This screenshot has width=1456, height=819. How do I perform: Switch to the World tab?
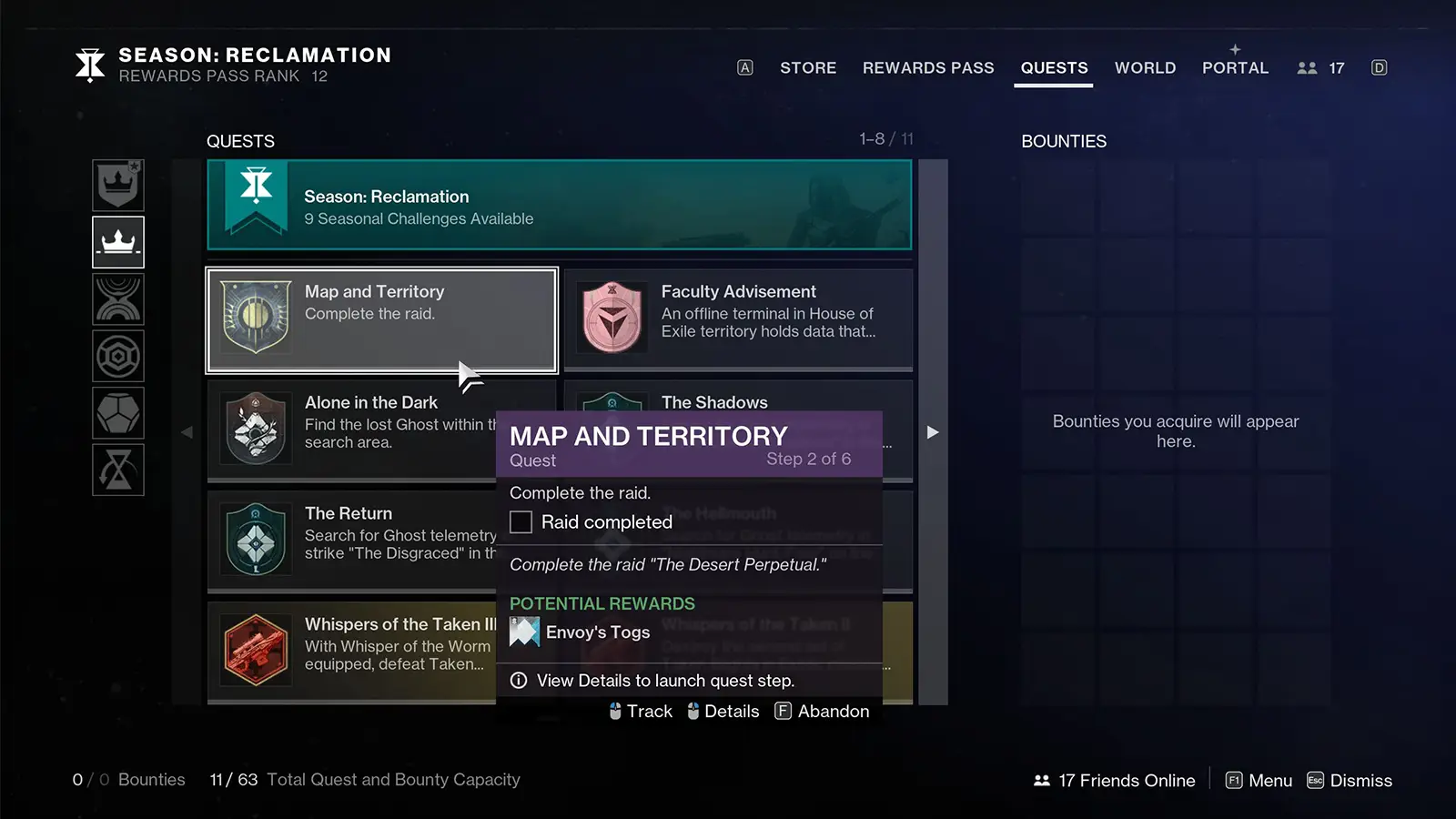pos(1145,67)
